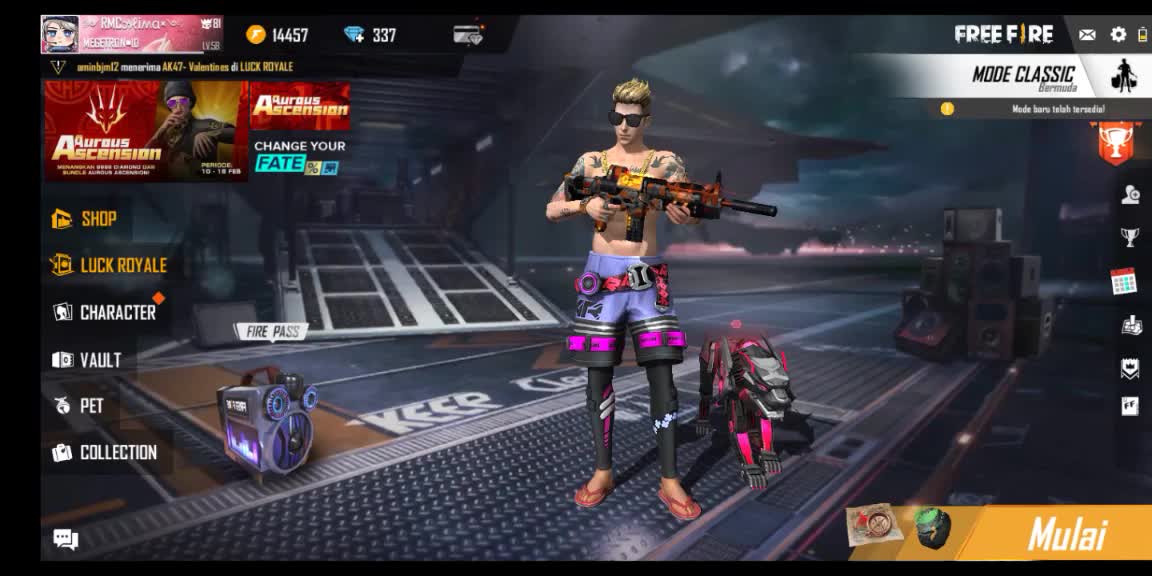
Task: Open the settings gear icon
Action: coord(1118,35)
